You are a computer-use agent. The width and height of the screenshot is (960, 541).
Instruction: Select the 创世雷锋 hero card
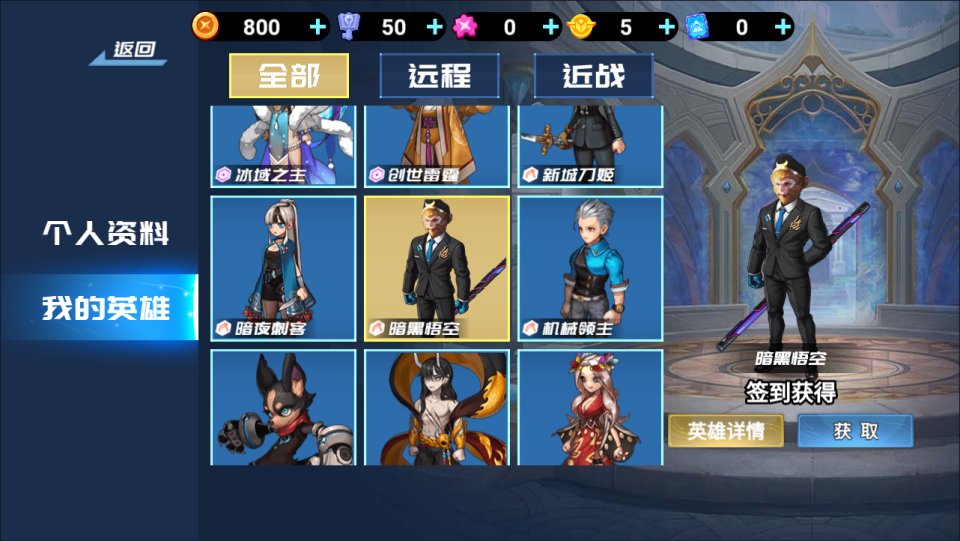pos(437,146)
